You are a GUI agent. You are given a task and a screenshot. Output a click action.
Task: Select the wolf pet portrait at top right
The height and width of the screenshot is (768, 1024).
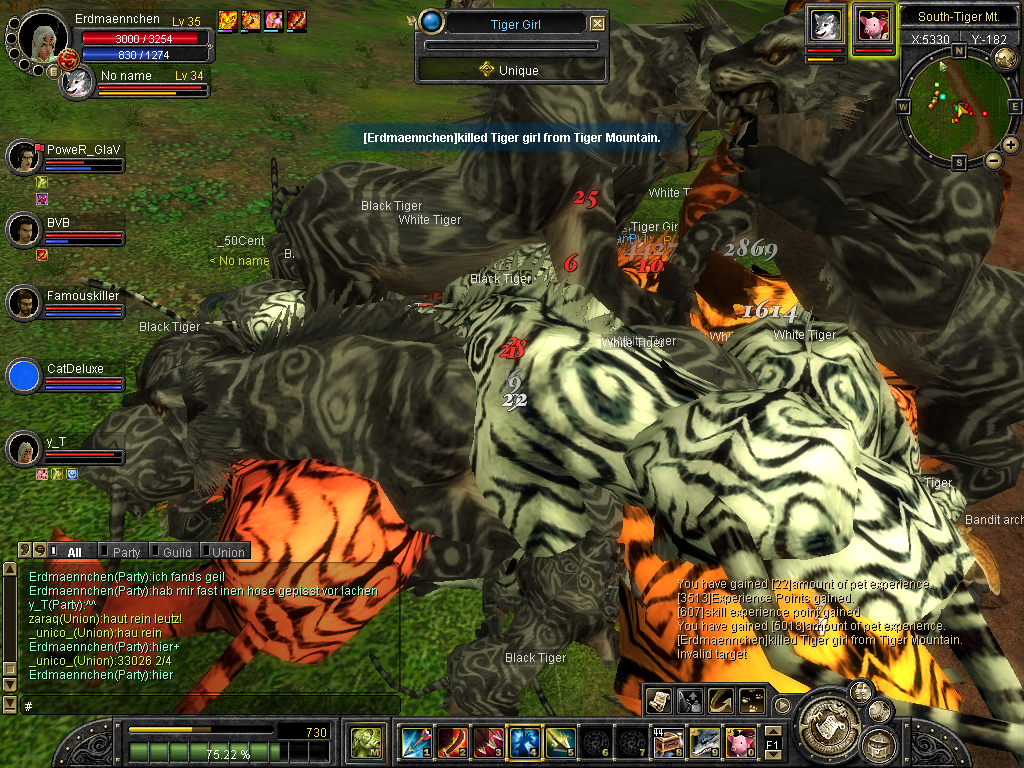point(826,25)
